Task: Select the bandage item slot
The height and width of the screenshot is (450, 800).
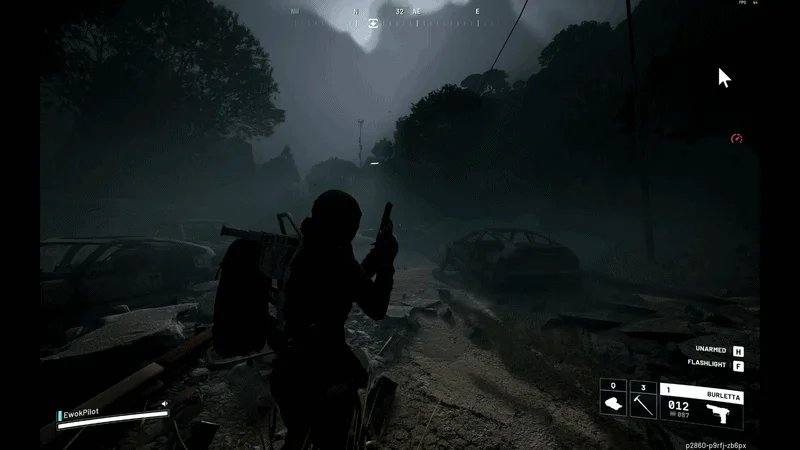Action: 613,404
